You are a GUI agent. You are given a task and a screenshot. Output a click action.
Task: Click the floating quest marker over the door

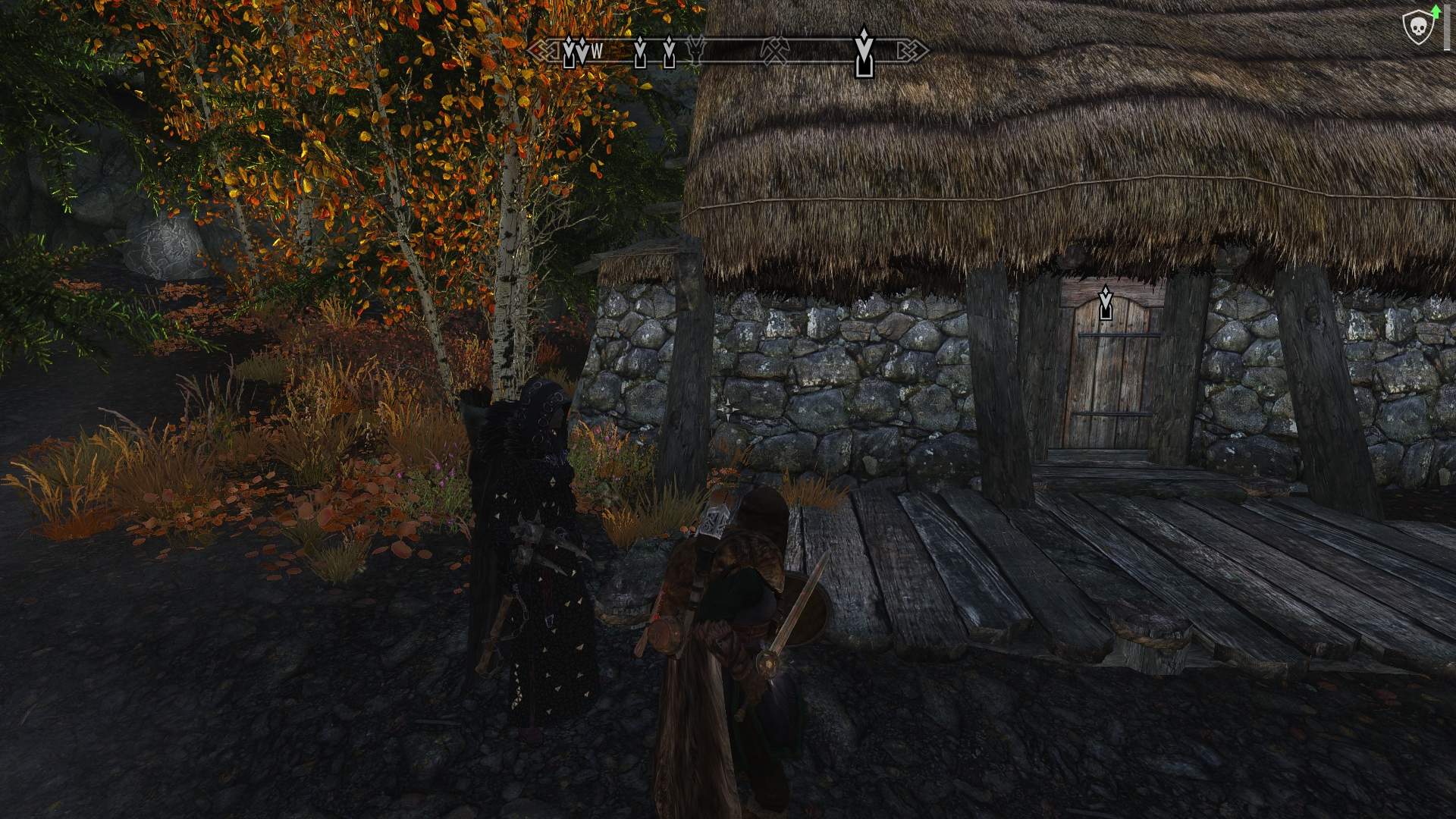(x=1106, y=303)
